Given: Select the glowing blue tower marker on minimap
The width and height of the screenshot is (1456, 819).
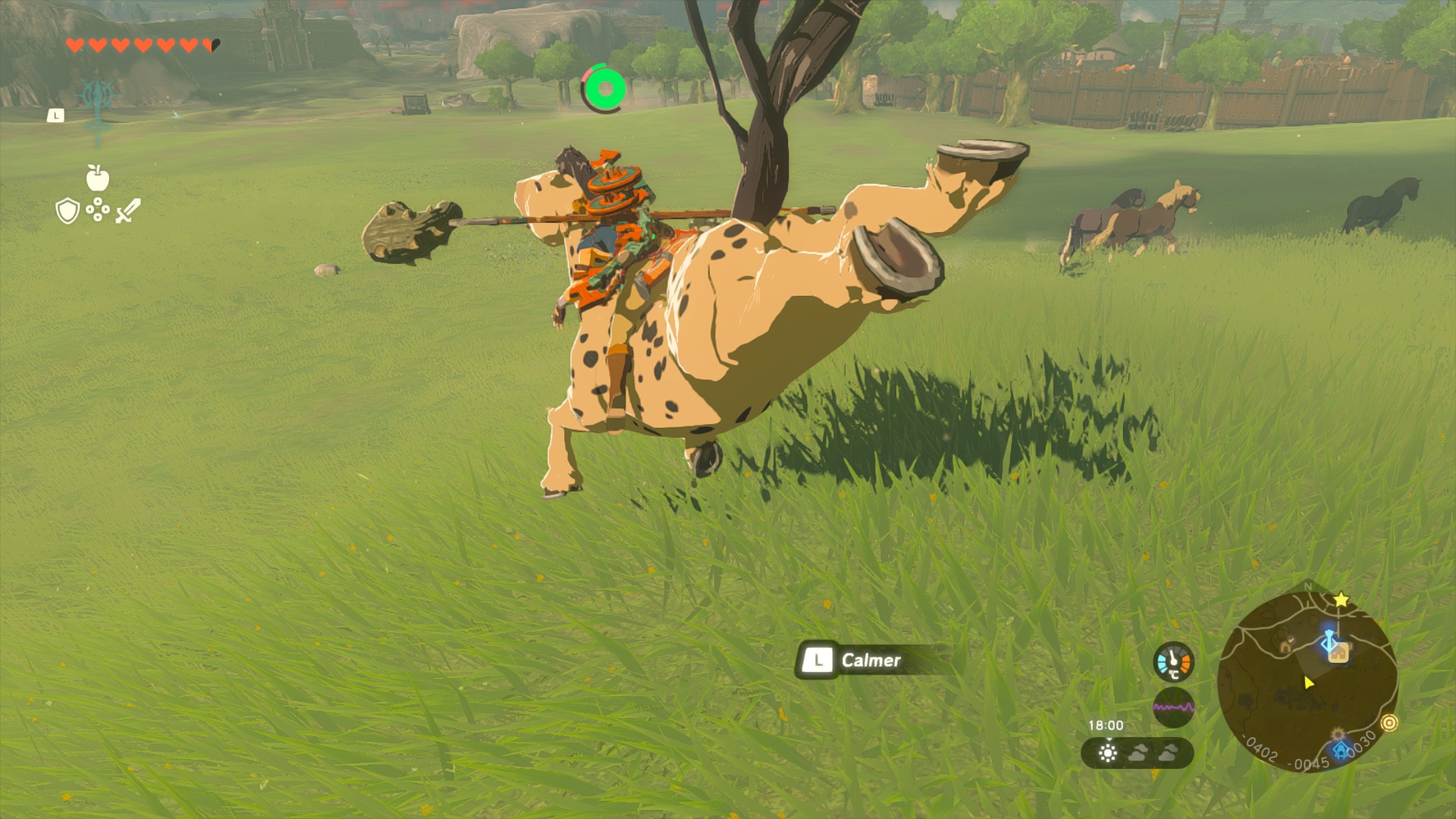Looking at the screenshot, I should point(1329,642).
